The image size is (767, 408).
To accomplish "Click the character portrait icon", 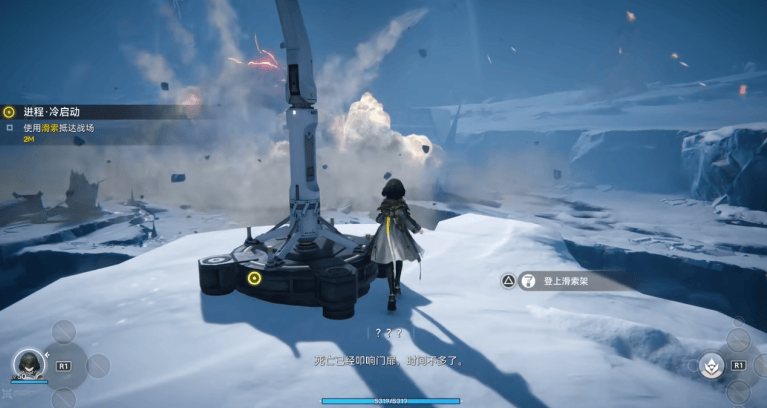I will coord(28,364).
